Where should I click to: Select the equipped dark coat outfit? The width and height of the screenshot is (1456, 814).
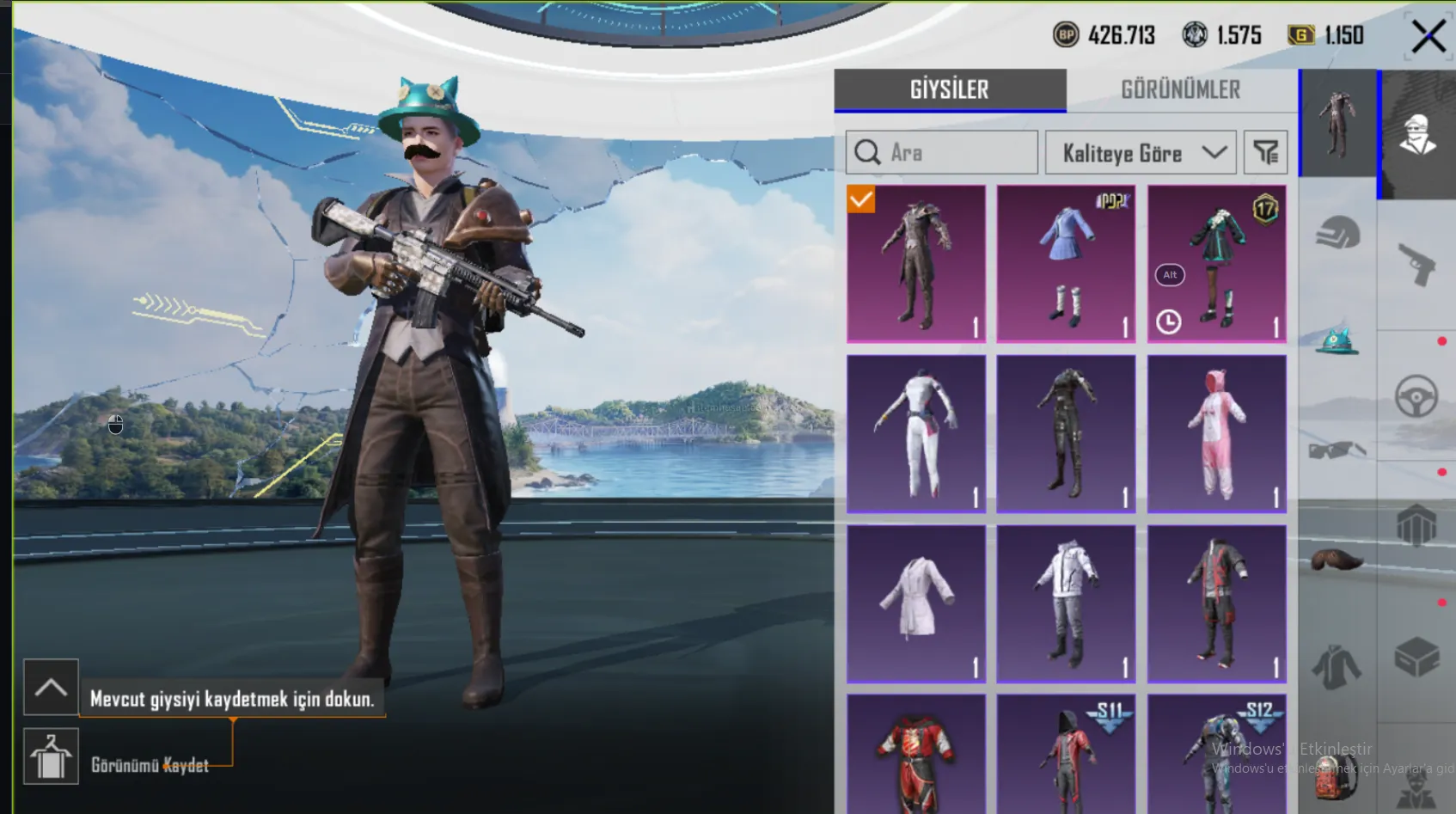[916, 263]
